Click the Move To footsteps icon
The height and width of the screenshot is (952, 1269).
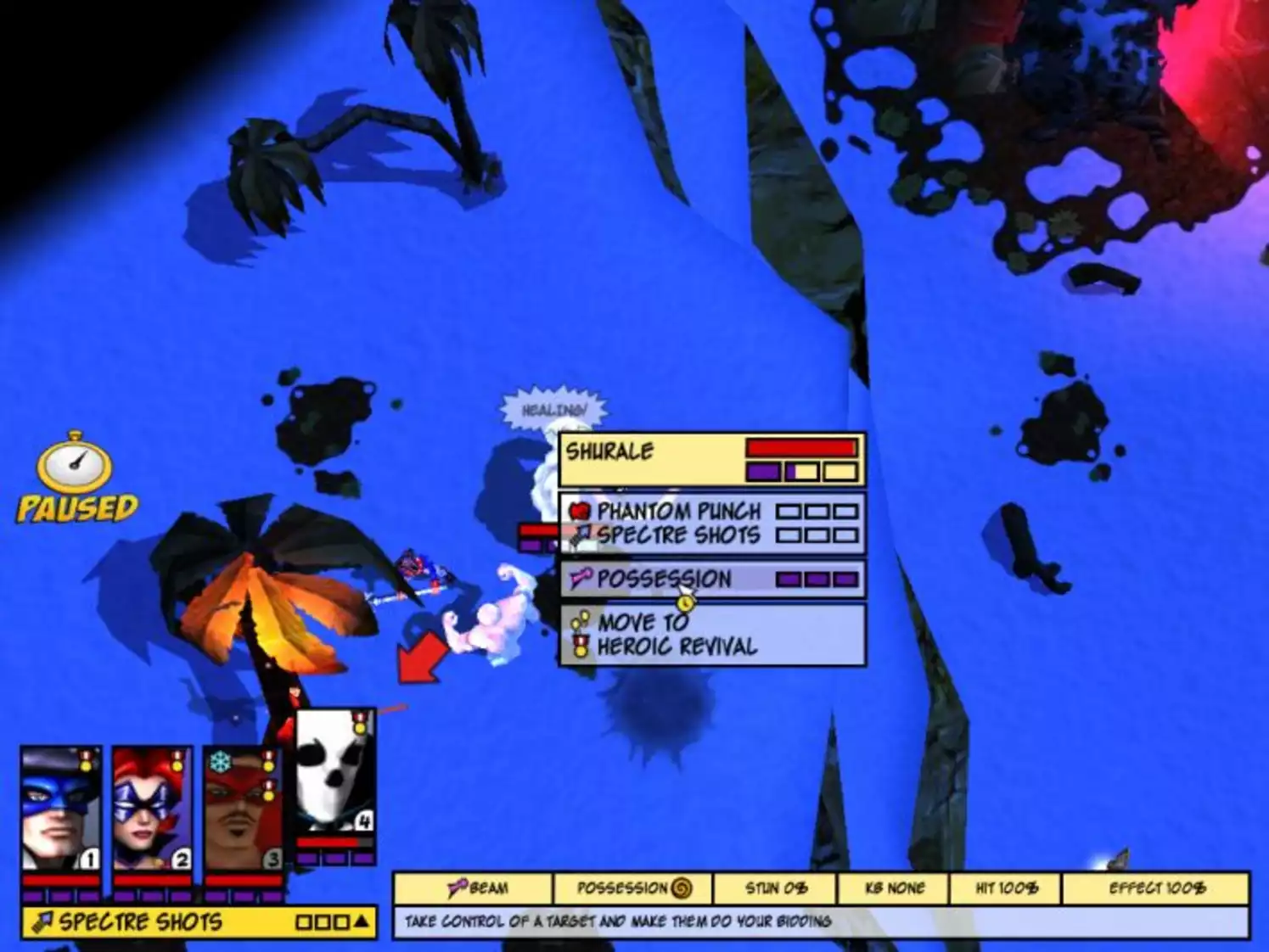(580, 620)
